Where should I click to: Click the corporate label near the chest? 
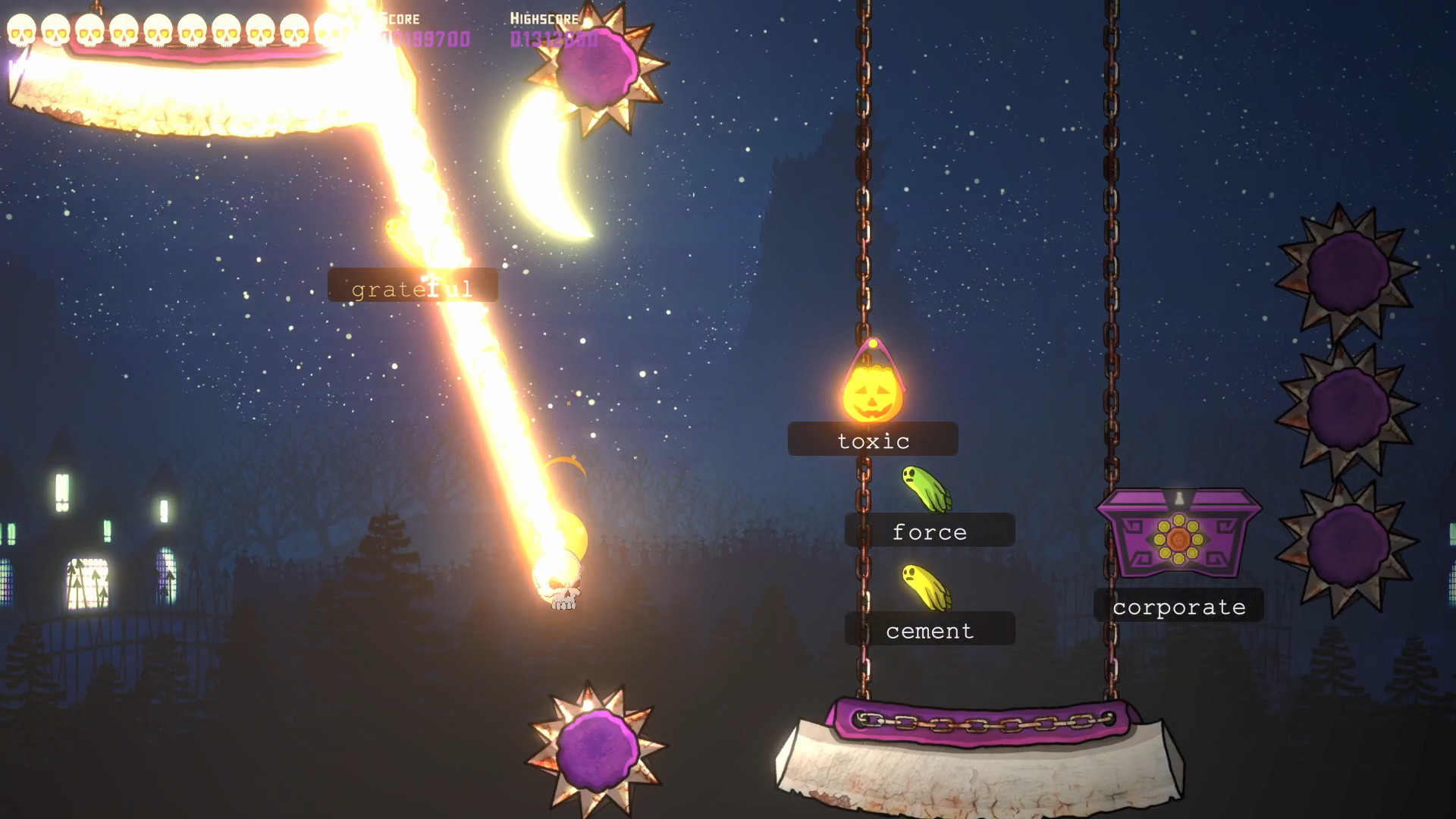[x=1178, y=606]
